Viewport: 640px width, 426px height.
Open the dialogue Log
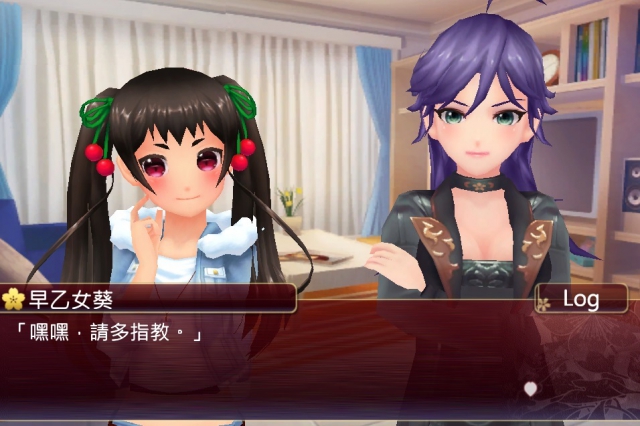581,298
